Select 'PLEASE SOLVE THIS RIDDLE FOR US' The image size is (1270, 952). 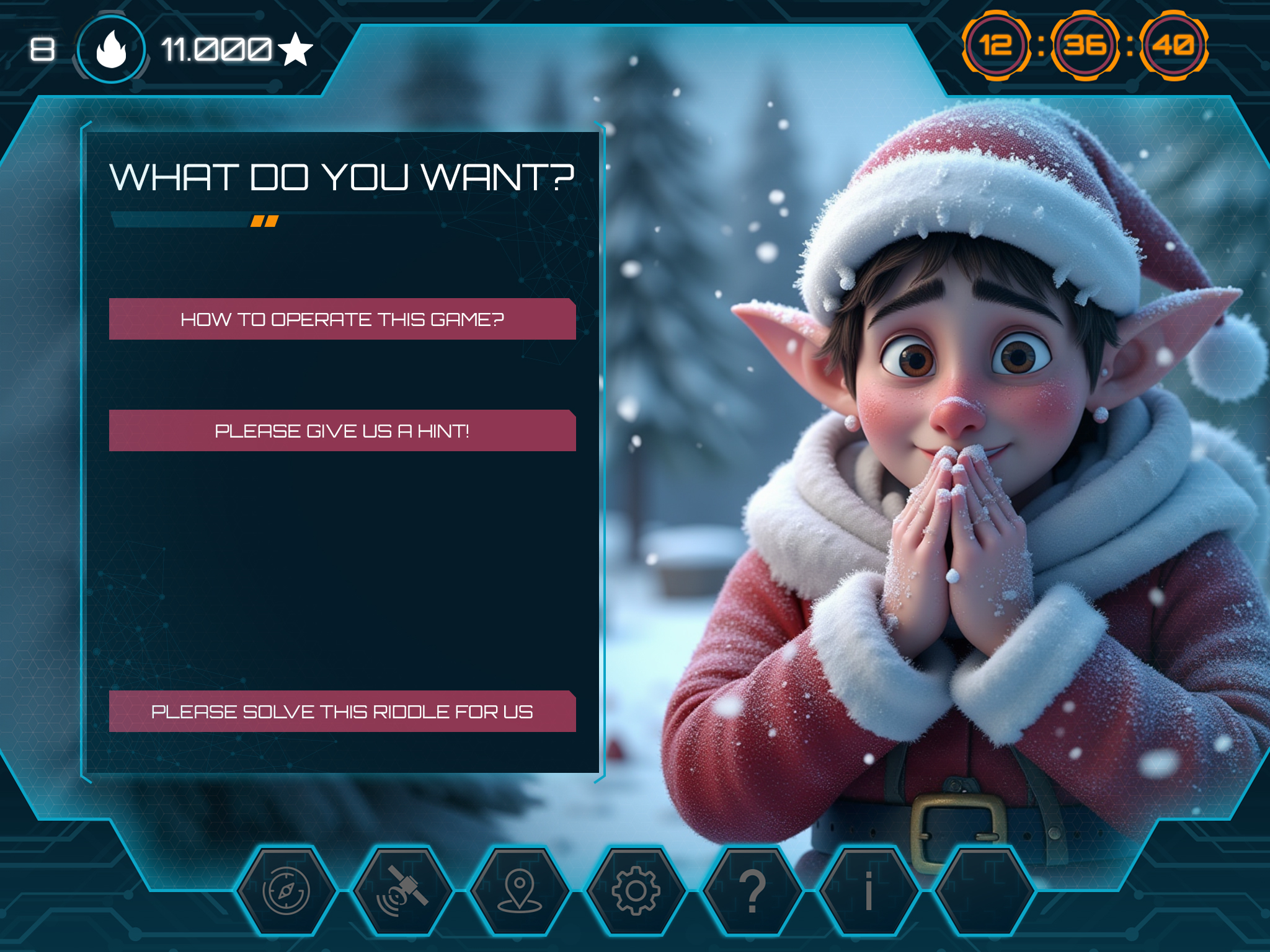coord(343,713)
